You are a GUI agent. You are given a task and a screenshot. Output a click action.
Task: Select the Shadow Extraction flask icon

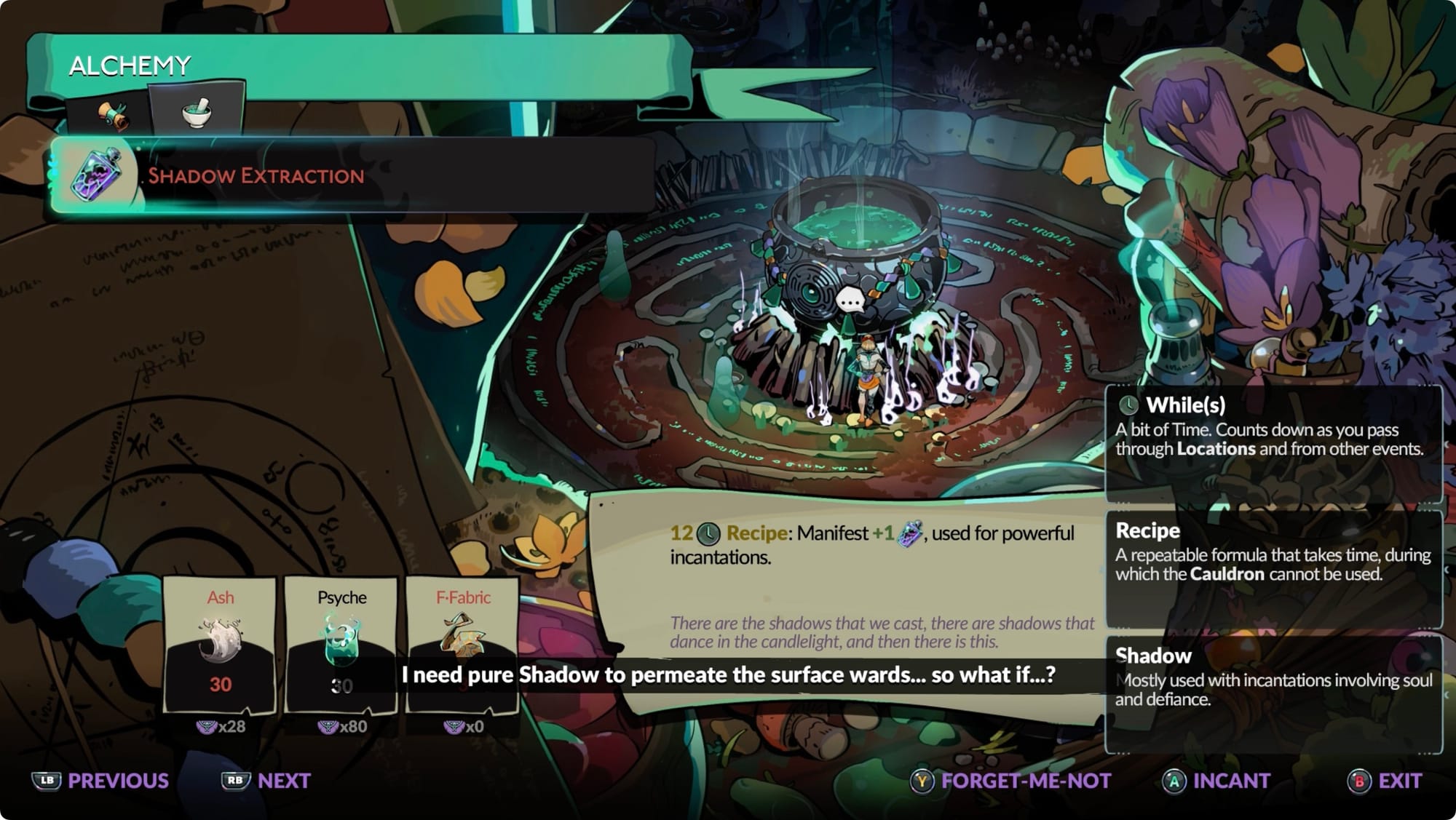pos(97,175)
